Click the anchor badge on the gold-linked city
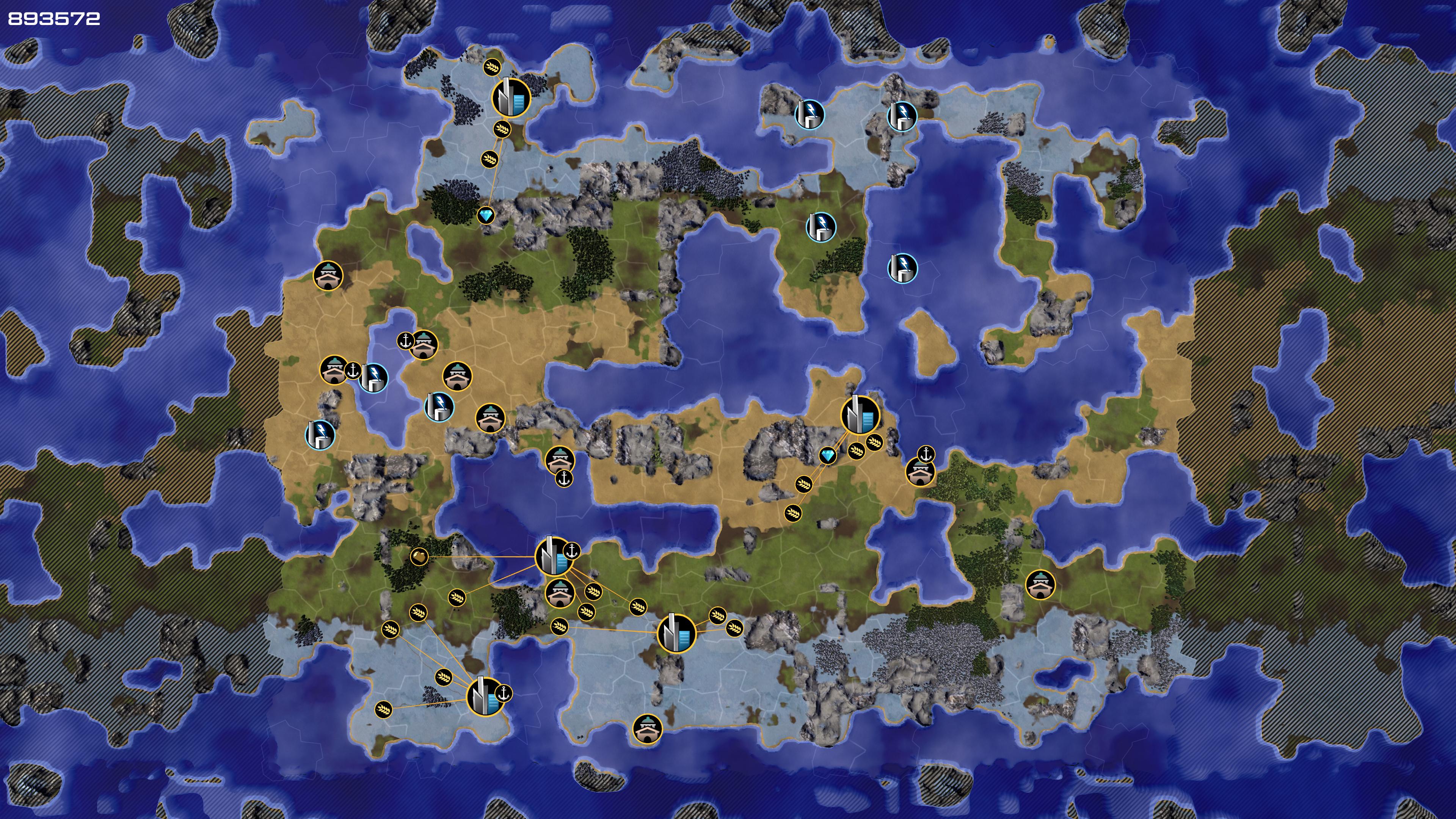Screen dimensions: 1456x819 click(x=572, y=550)
